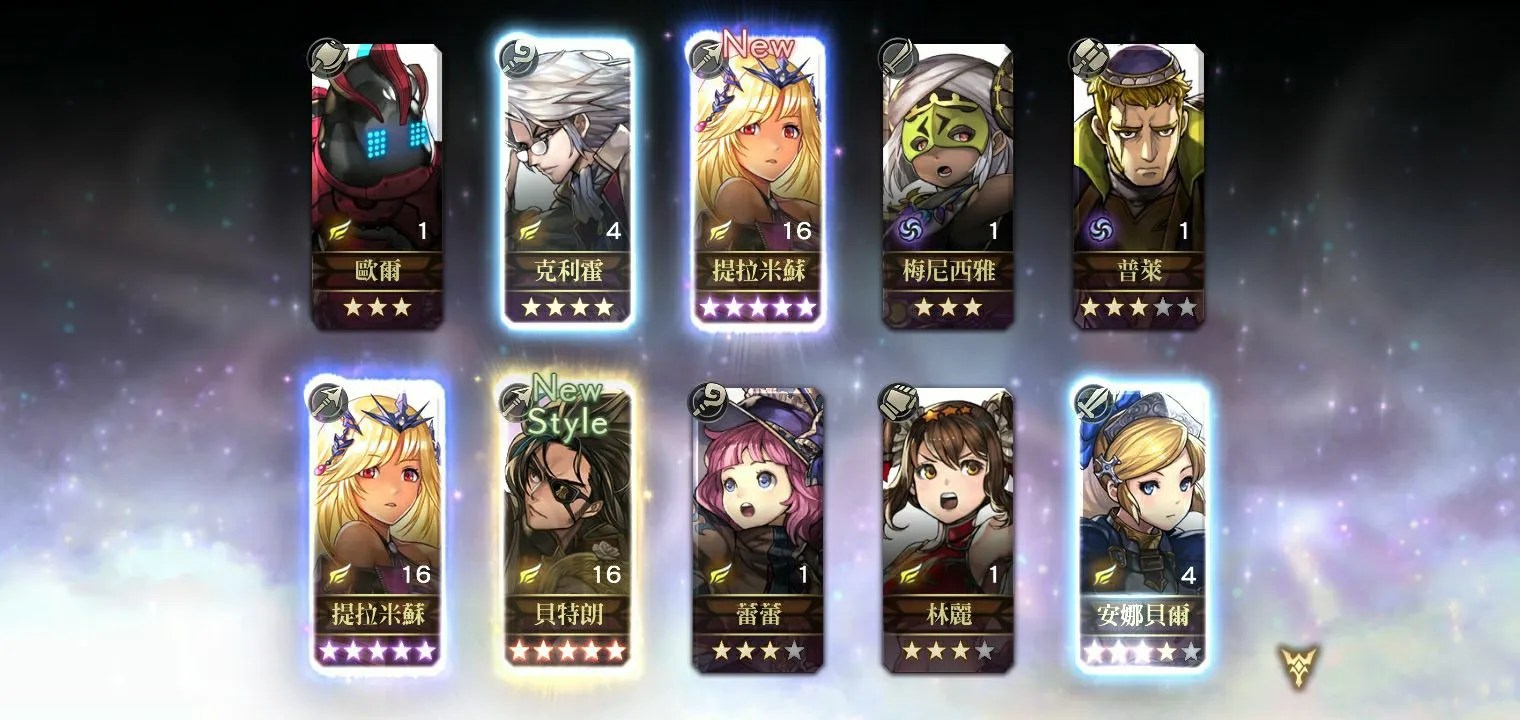Click the golden emblem continue icon

(1299, 665)
